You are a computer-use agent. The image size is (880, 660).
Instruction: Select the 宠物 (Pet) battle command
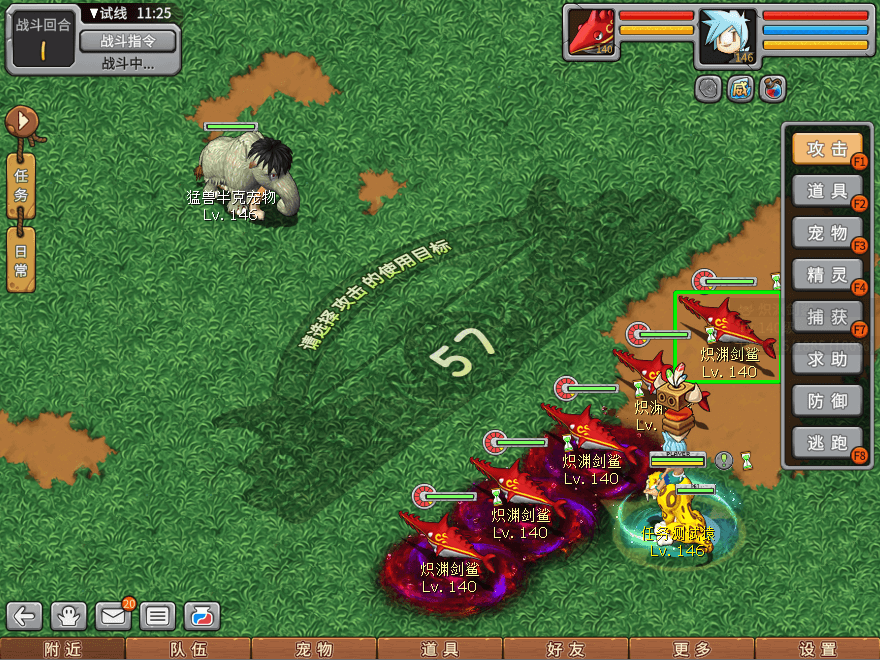(827, 233)
